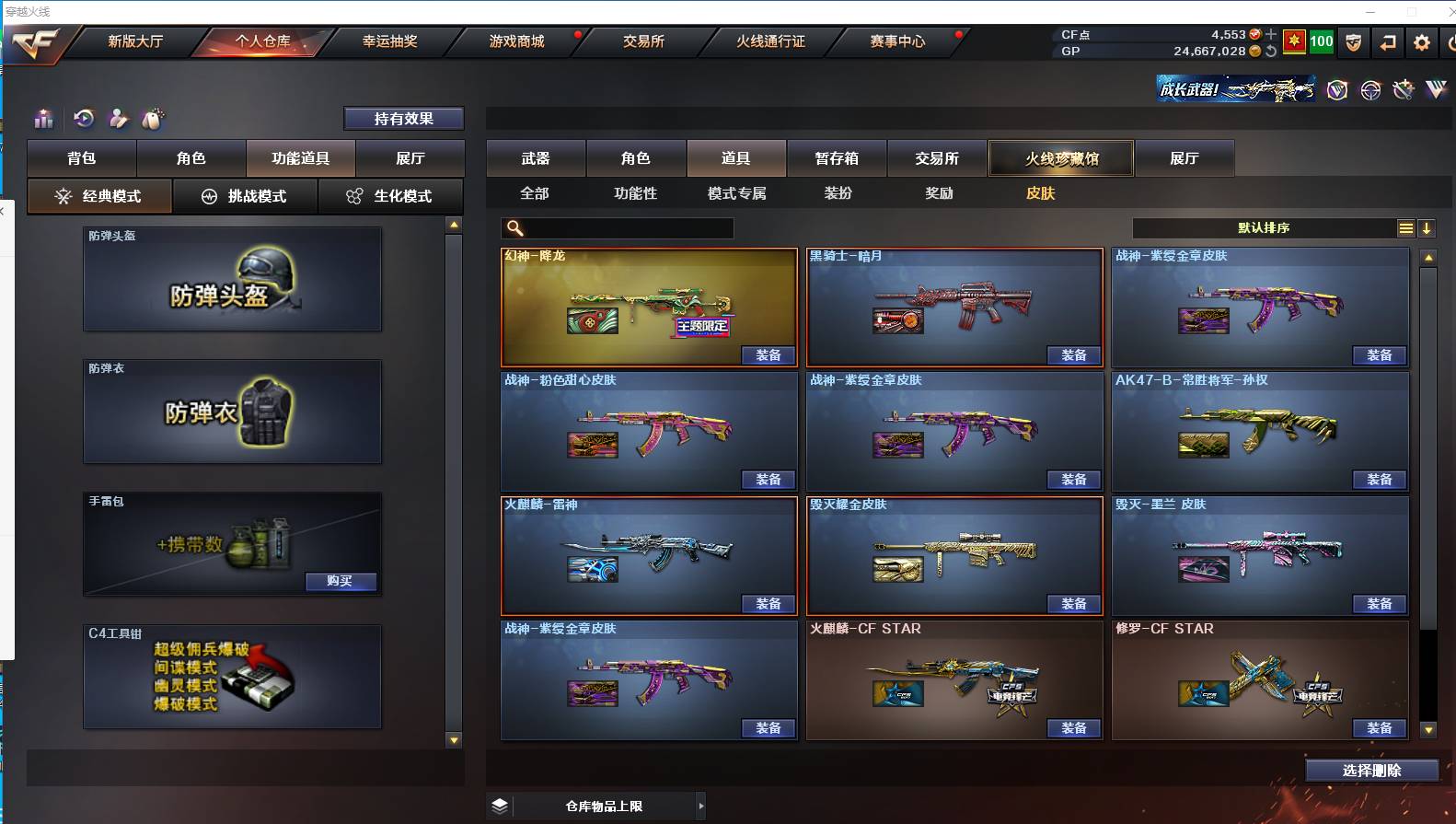Toggle the sort order arrow icon
This screenshot has width=1456, height=824.
point(1427,227)
